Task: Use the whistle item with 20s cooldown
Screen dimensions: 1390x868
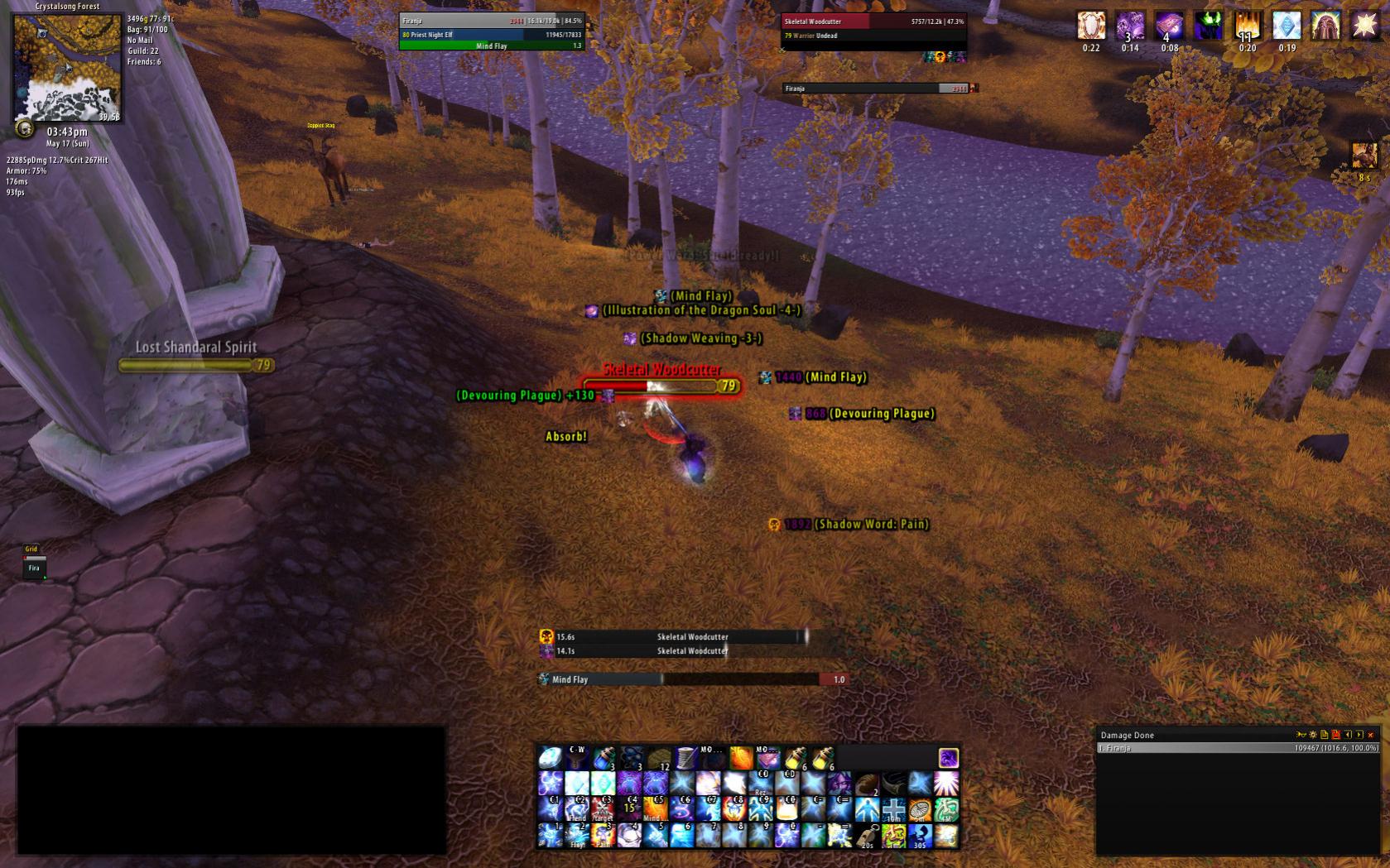Action: pos(867,836)
